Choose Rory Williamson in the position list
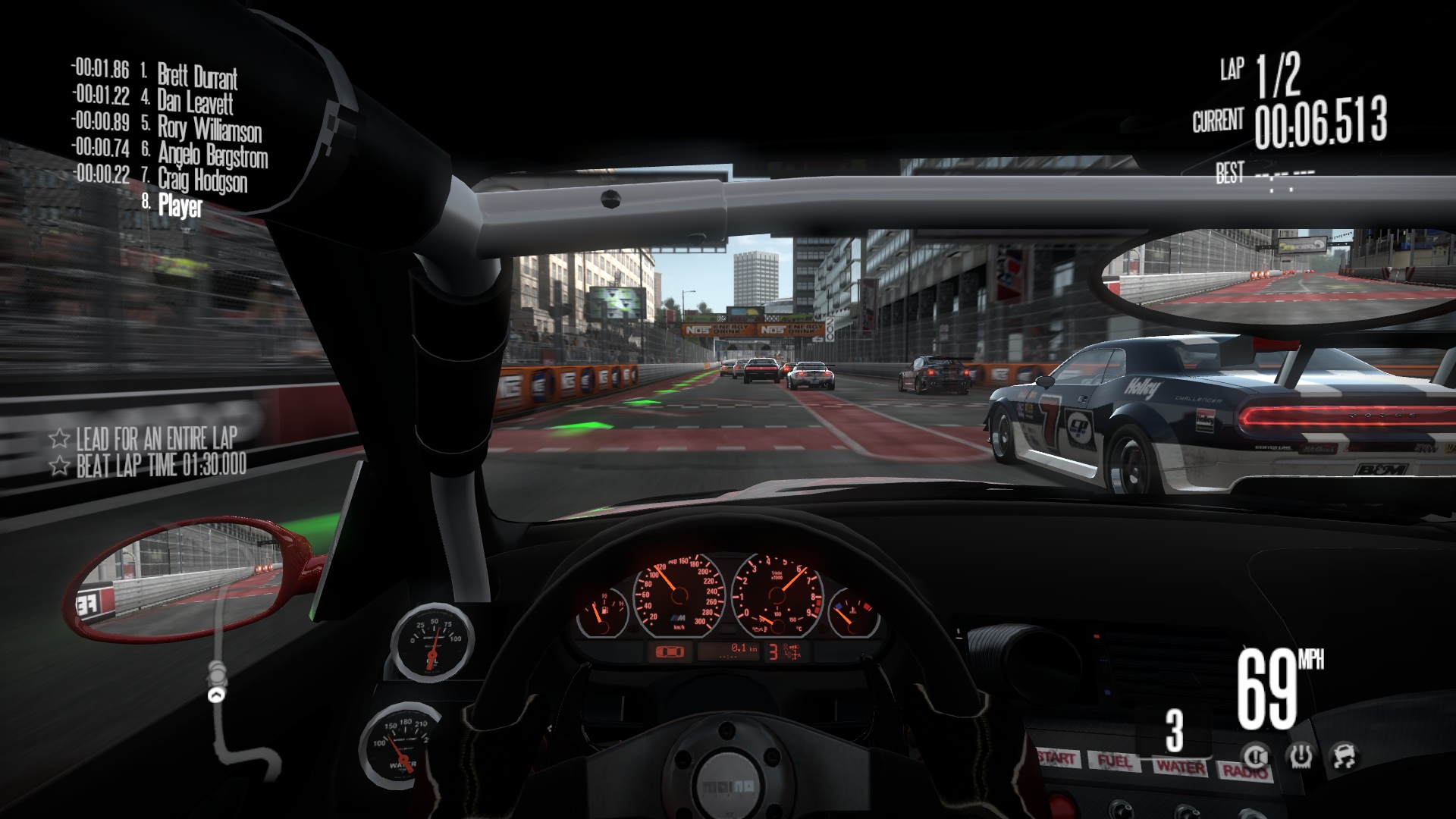The width and height of the screenshot is (1456, 819). coord(209,128)
